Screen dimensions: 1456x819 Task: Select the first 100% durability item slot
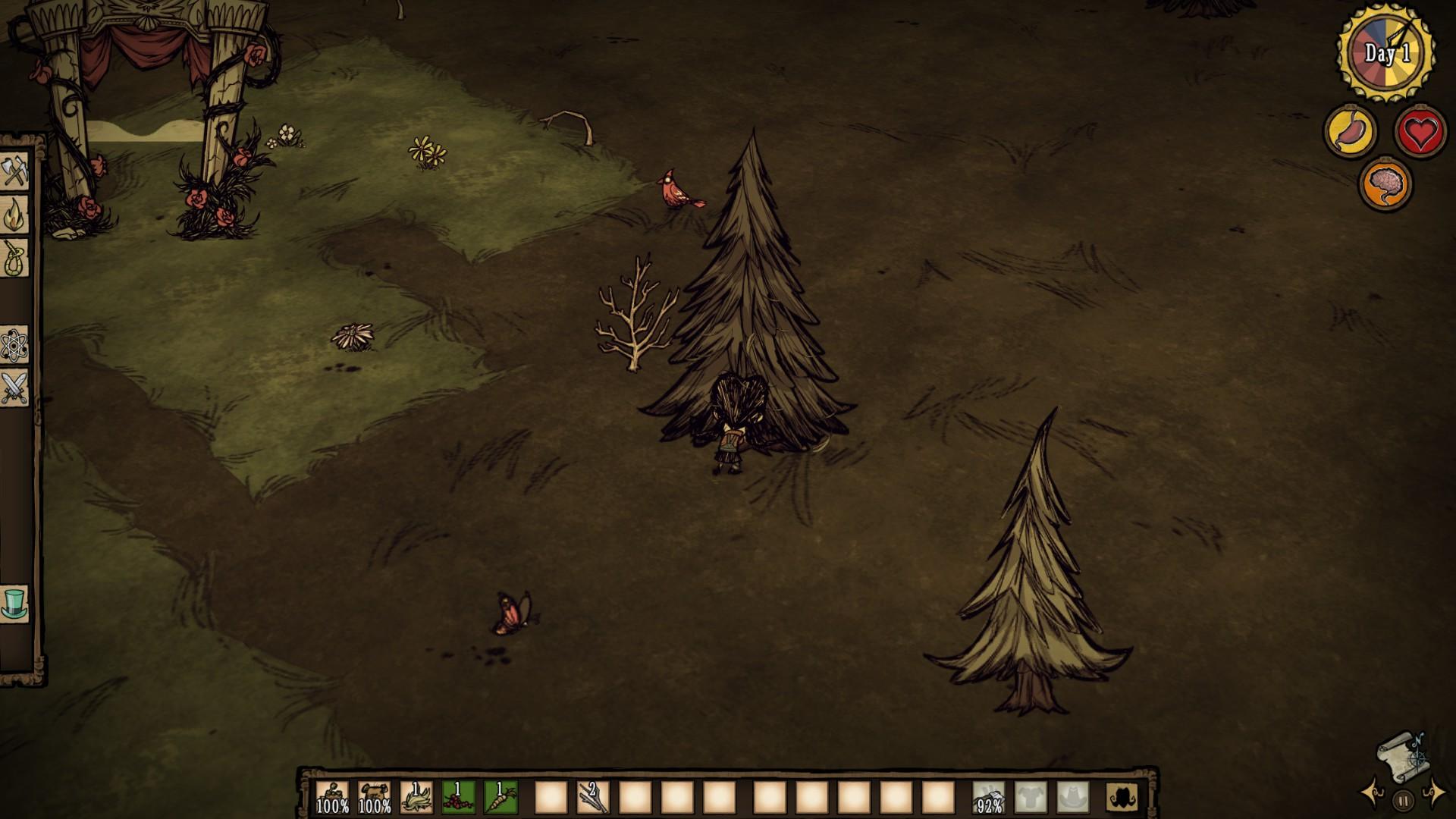[x=332, y=797]
